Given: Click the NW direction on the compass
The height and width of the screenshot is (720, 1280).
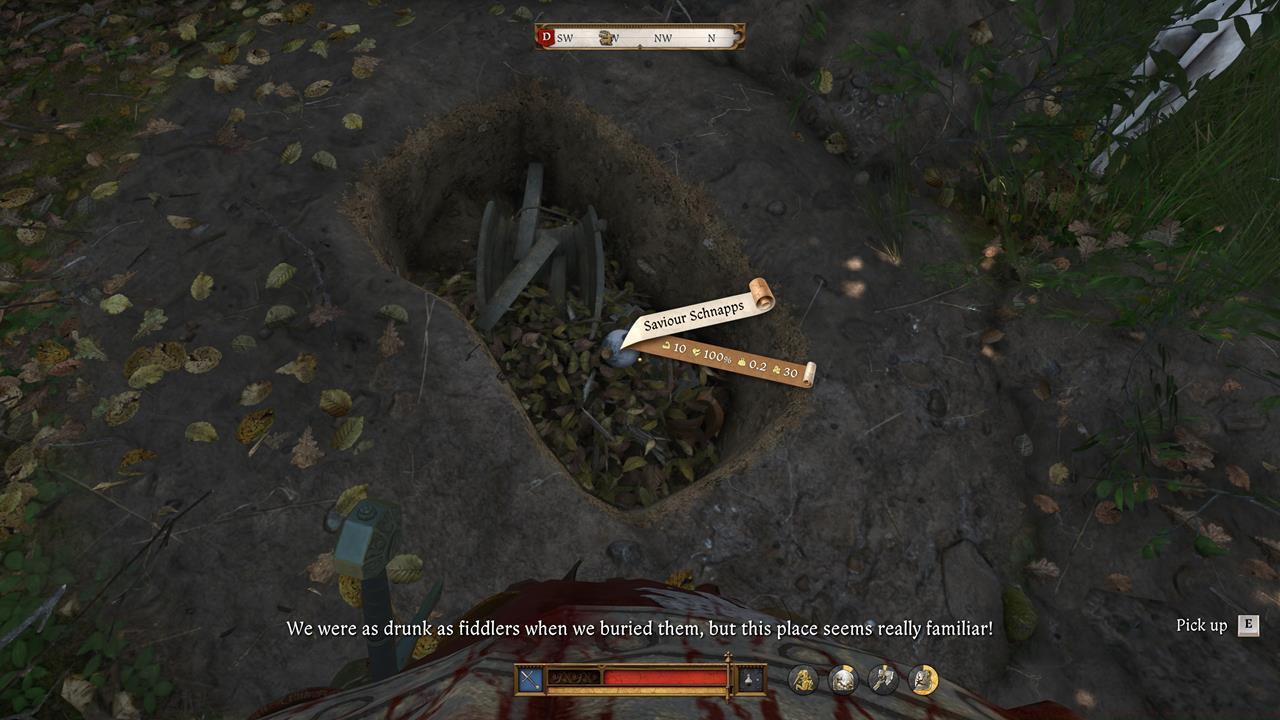Looking at the screenshot, I should coord(662,36).
